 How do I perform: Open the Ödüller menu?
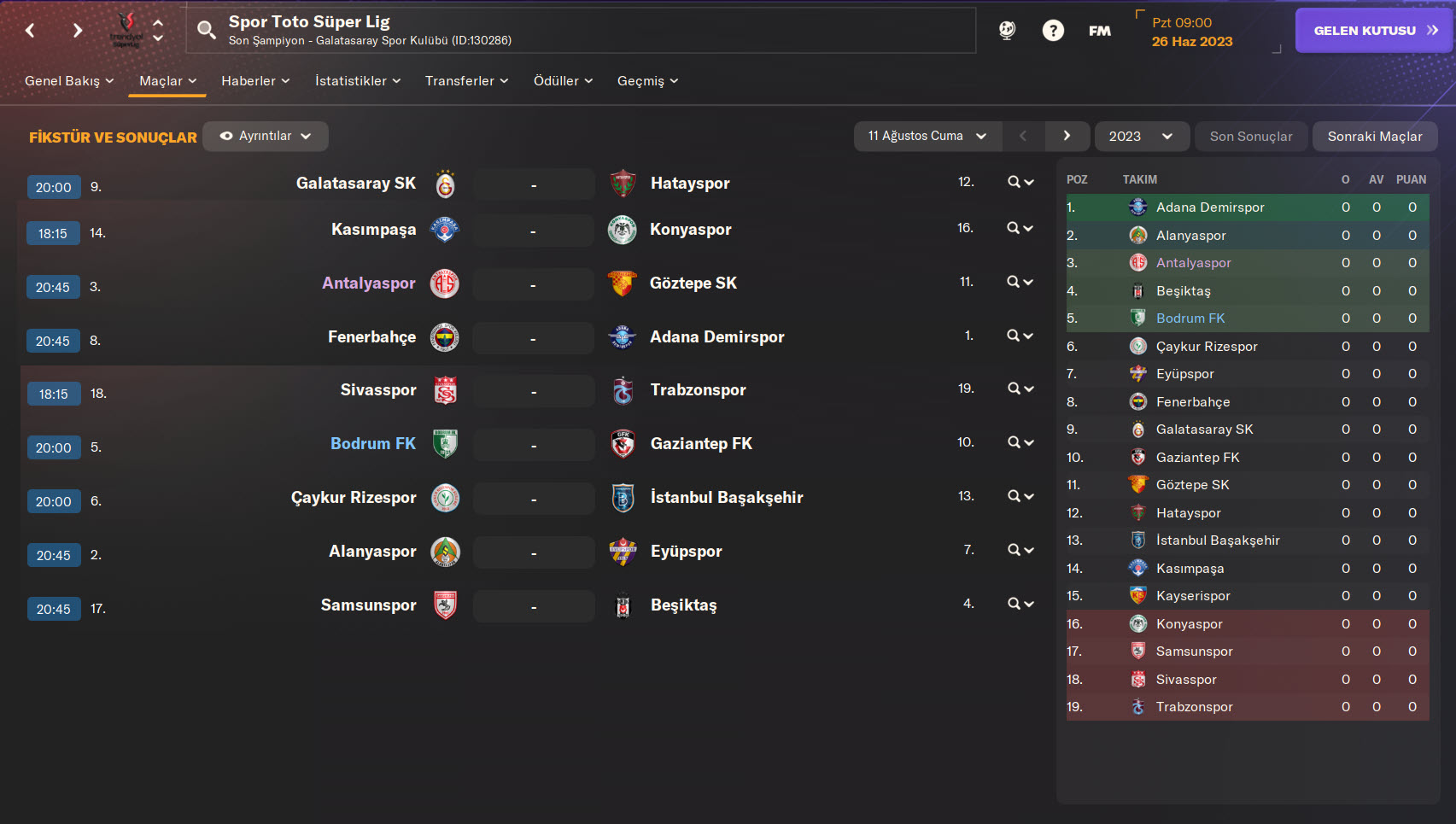(562, 81)
